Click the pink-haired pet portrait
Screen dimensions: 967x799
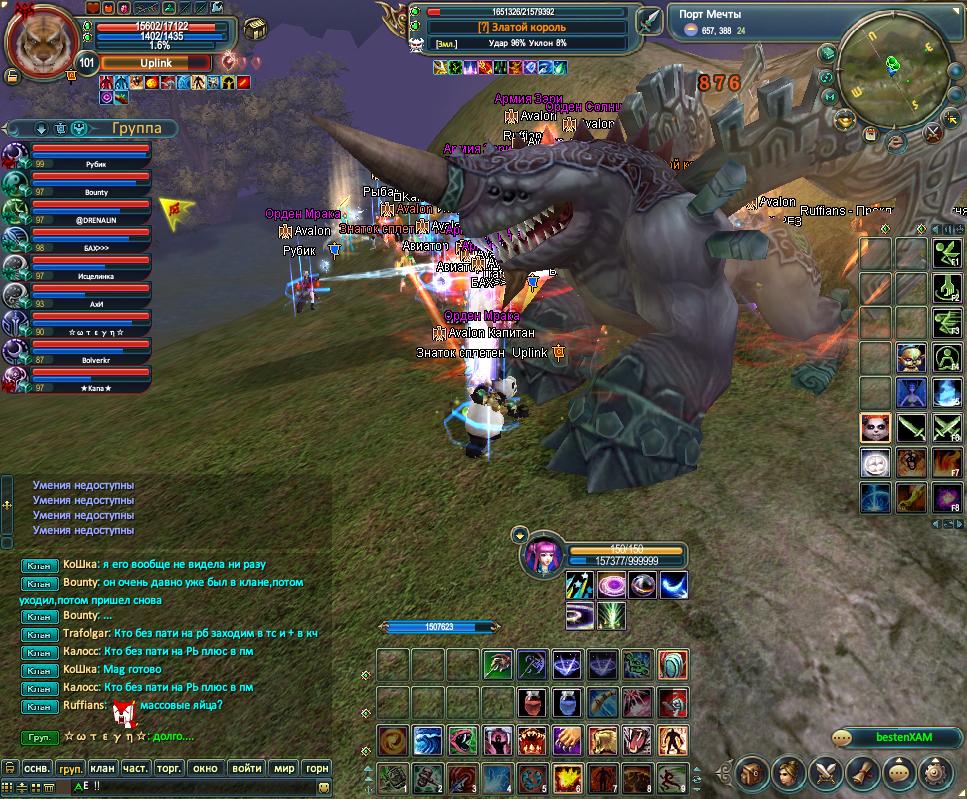541,556
